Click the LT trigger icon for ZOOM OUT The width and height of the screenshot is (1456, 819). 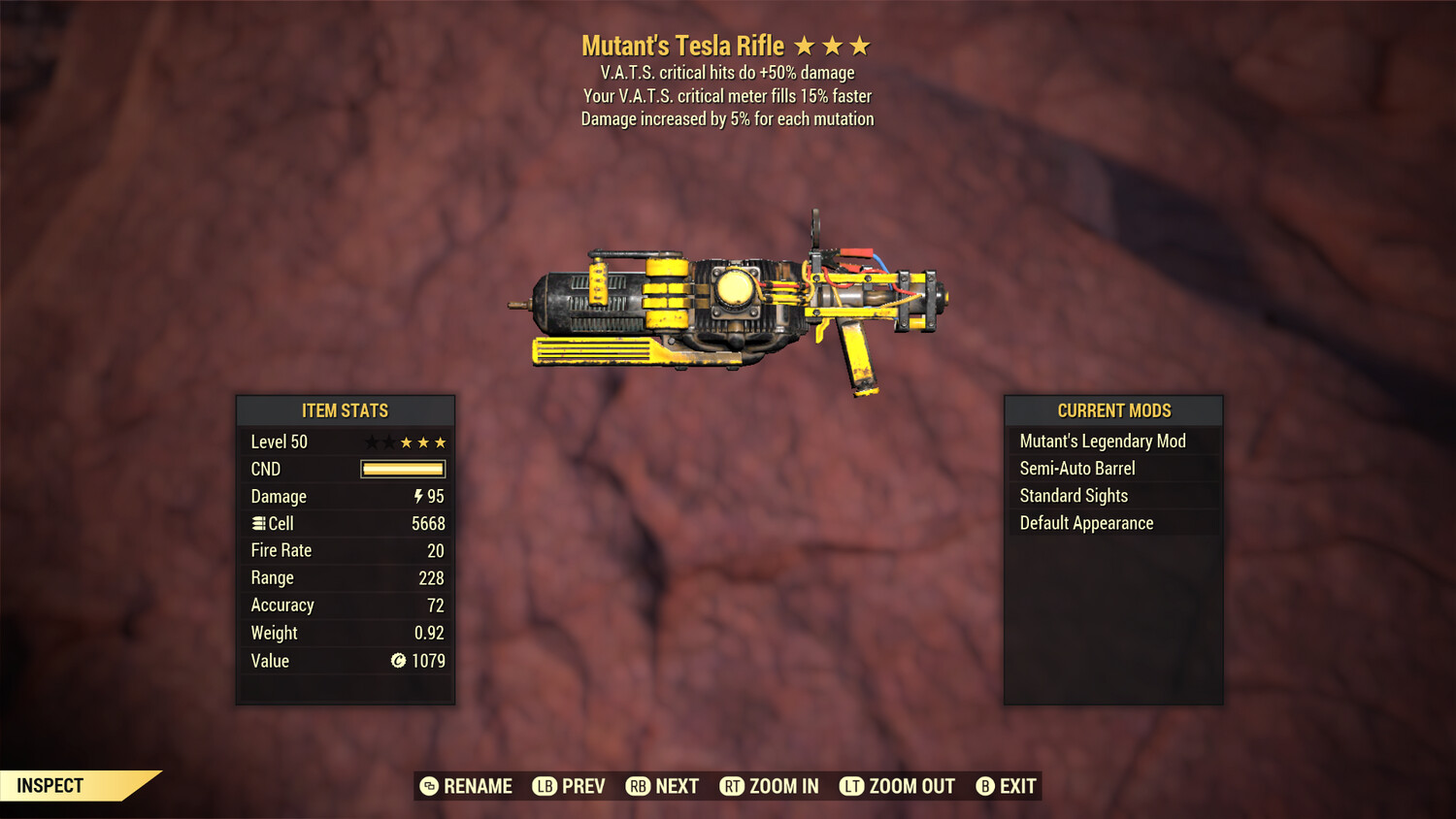(x=851, y=786)
